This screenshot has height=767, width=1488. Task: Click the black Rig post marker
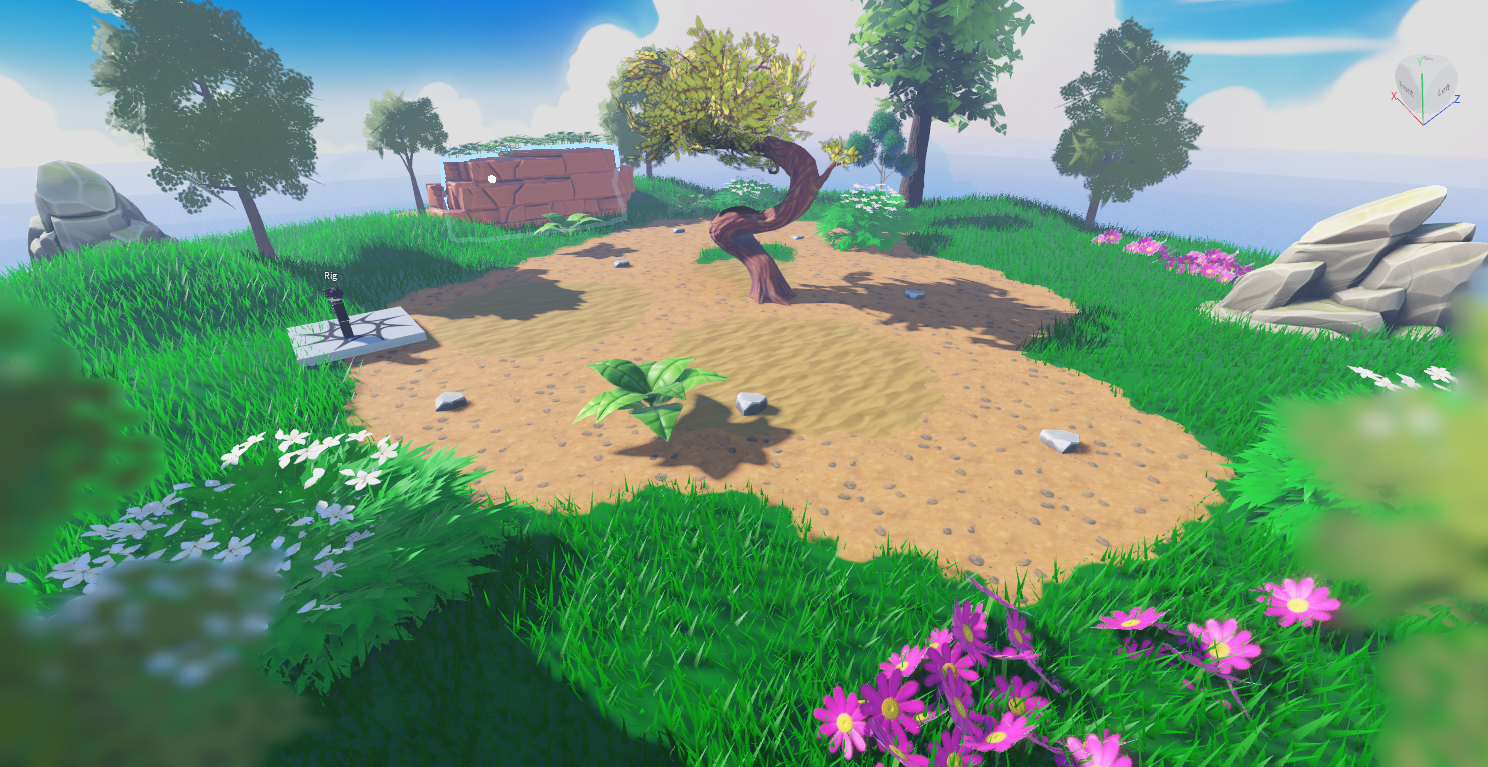[x=340, y=314]
